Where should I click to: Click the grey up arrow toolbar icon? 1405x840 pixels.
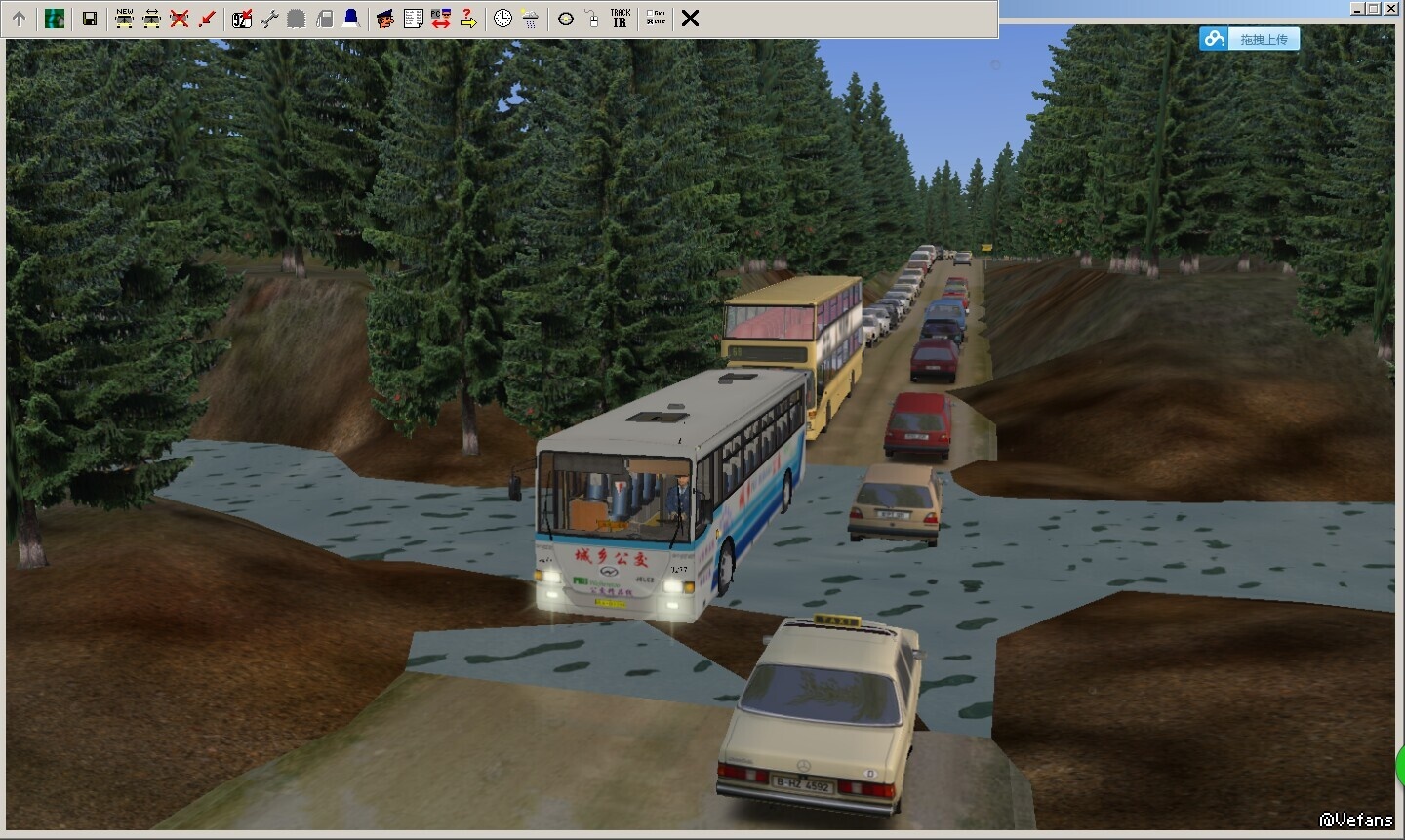pyautogui.click(x=19, y=19)
